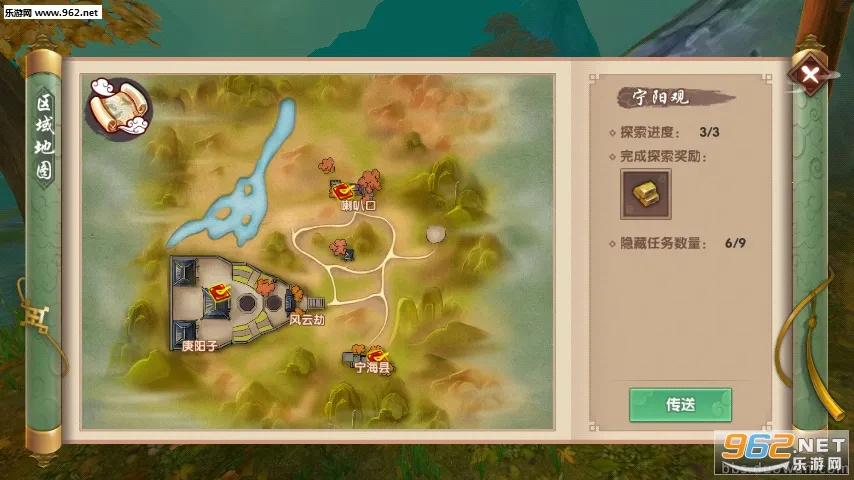Select the exploration reward chest icon
This screenshot has width=854, height=480.
pyautogui.click(x=645, y=194)
